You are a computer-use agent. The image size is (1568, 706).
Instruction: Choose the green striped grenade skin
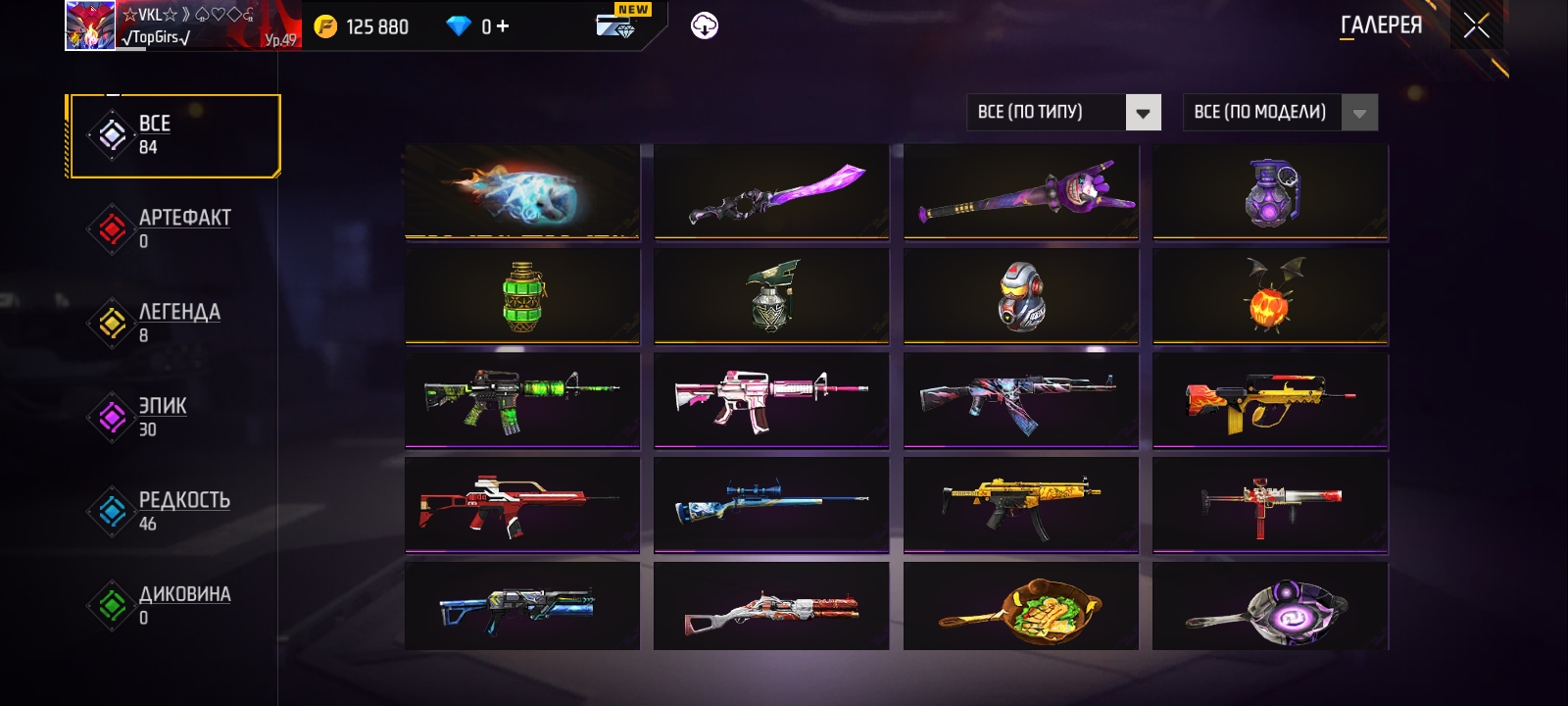click(522, 296)
